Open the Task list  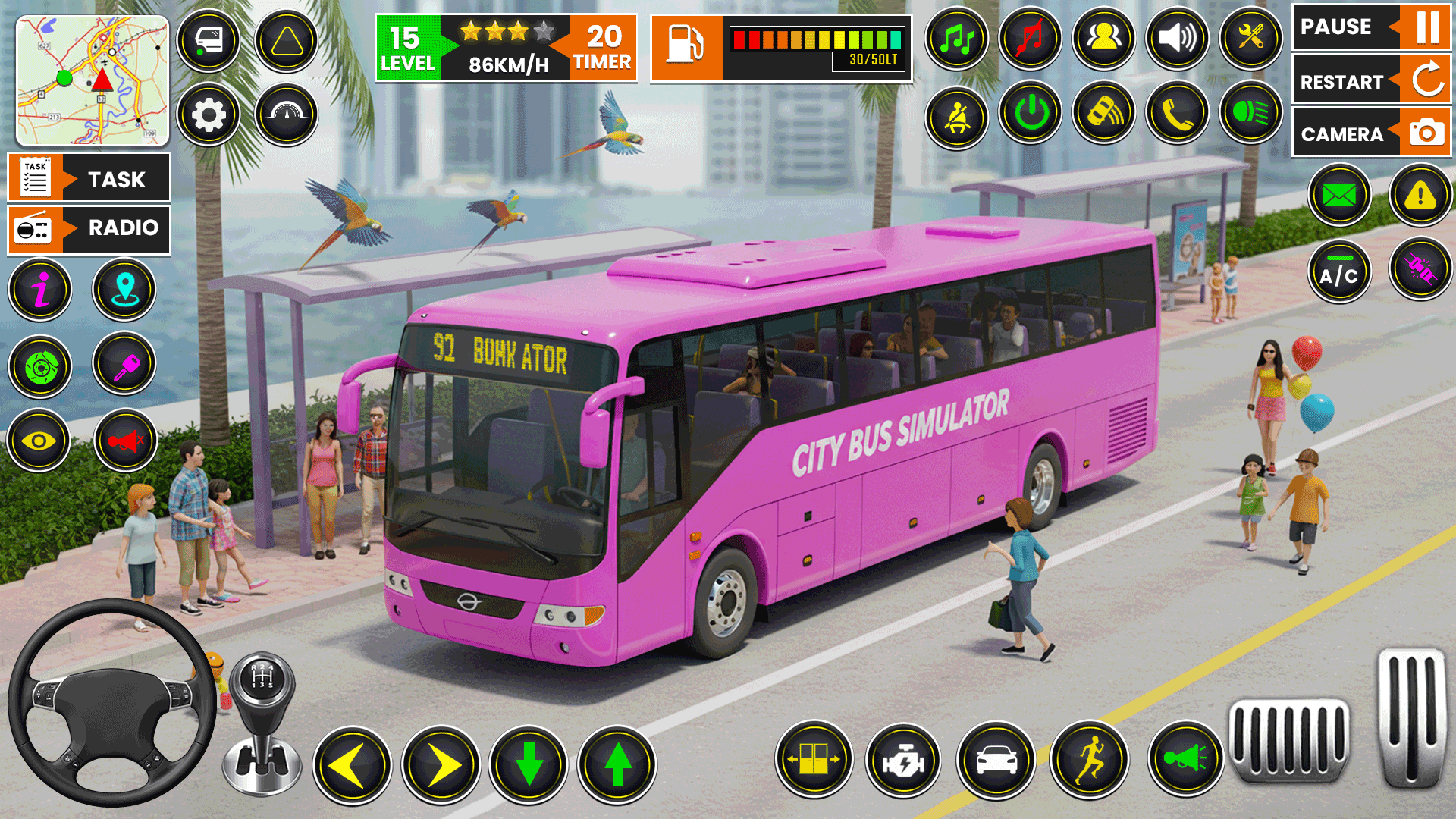(89, 179)
